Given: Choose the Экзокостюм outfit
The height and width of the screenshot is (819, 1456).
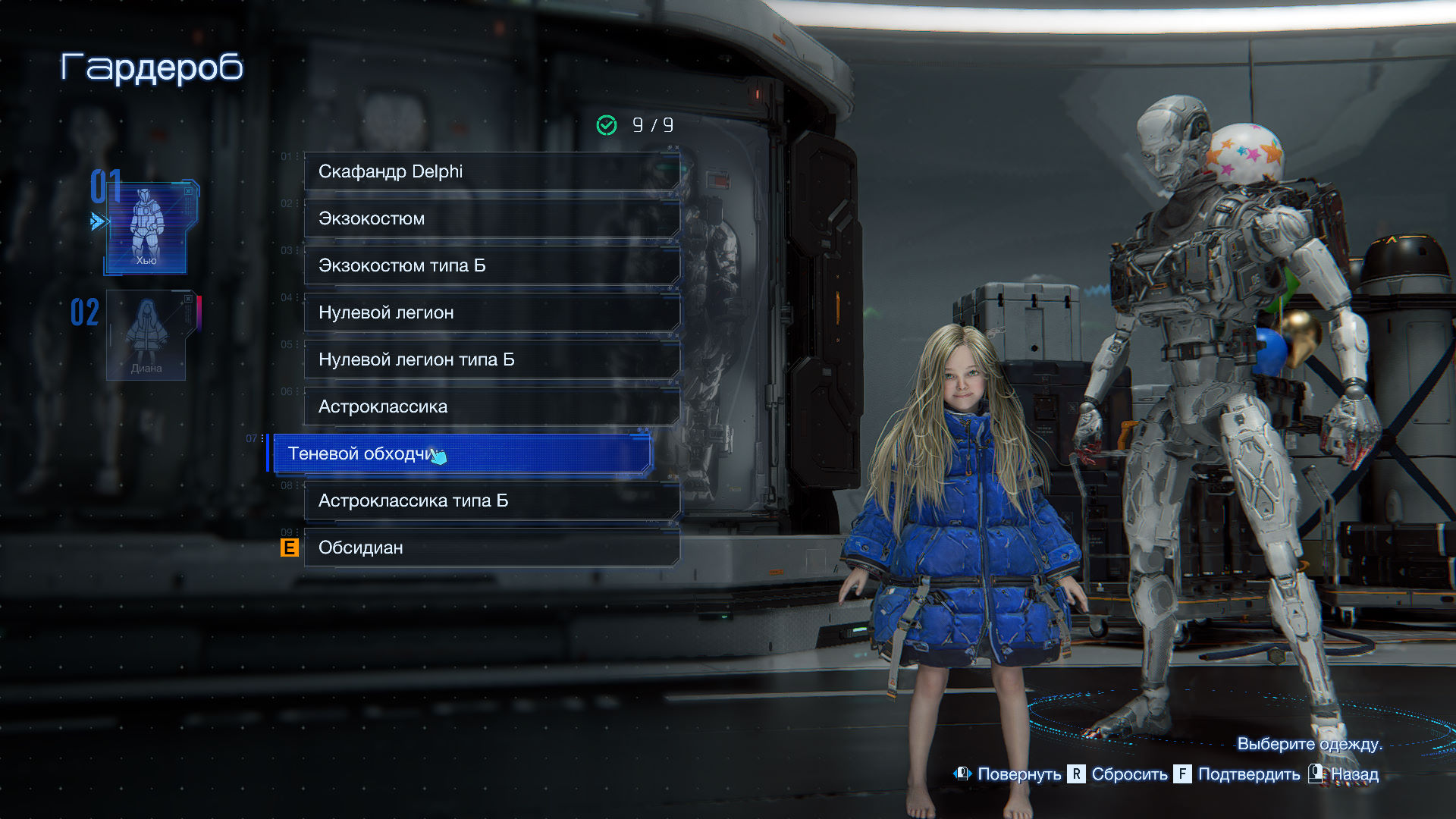Looking at the screenshot, I should point(491,218).
